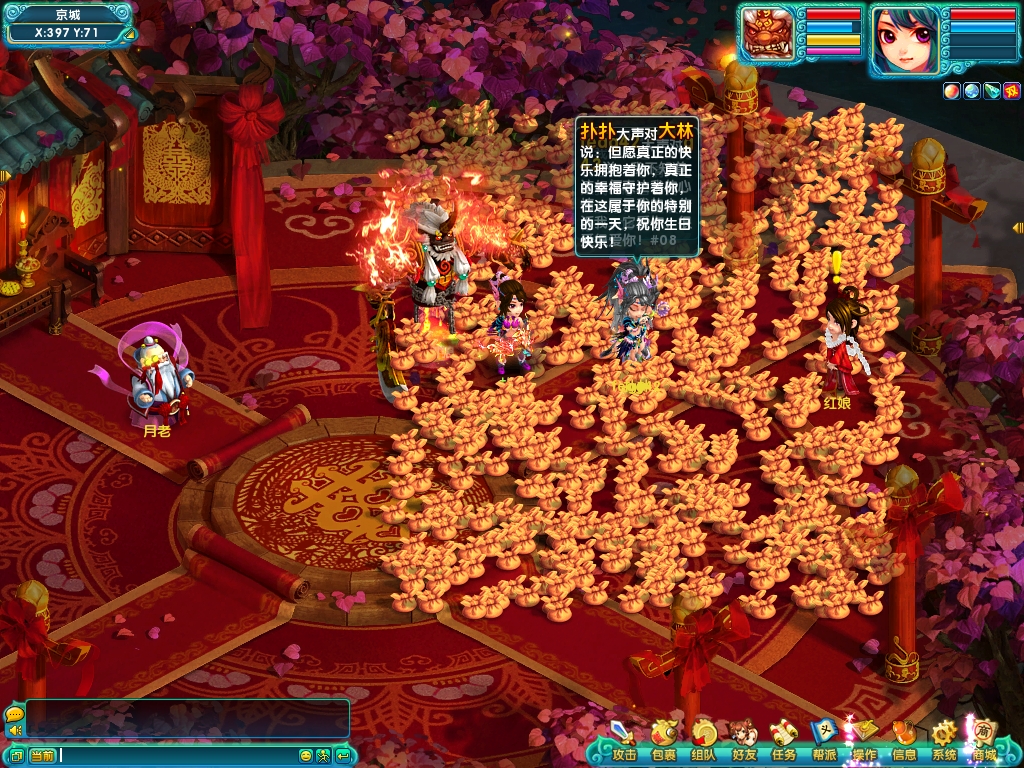The height and width of the screenshot is (768, 1024).
Task: Click the 当前 chat channel button
Action: click(42, 756)
